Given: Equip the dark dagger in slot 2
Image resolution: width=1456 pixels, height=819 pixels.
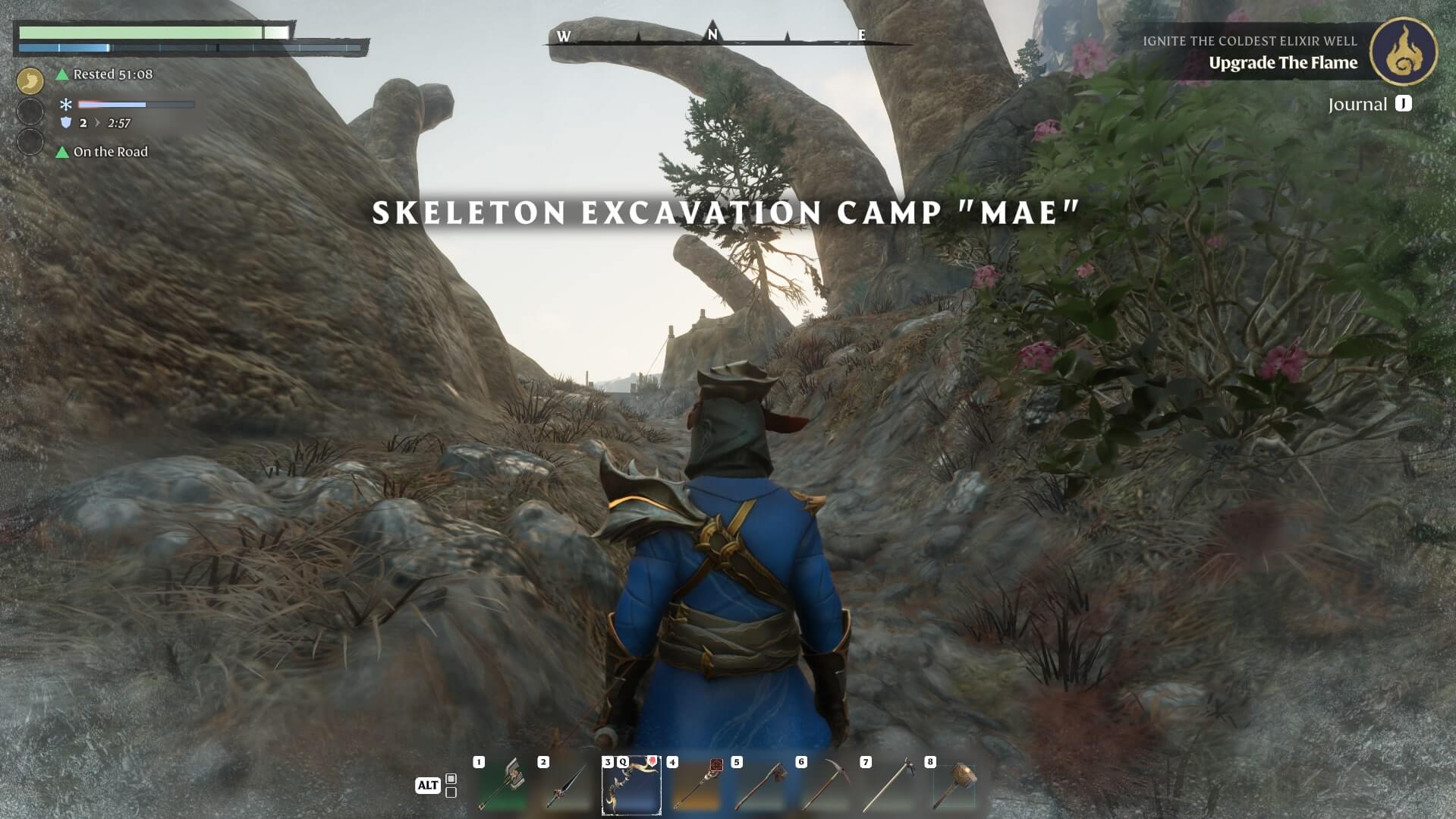Looking at the screenshot, I should (x=567, y=786).
